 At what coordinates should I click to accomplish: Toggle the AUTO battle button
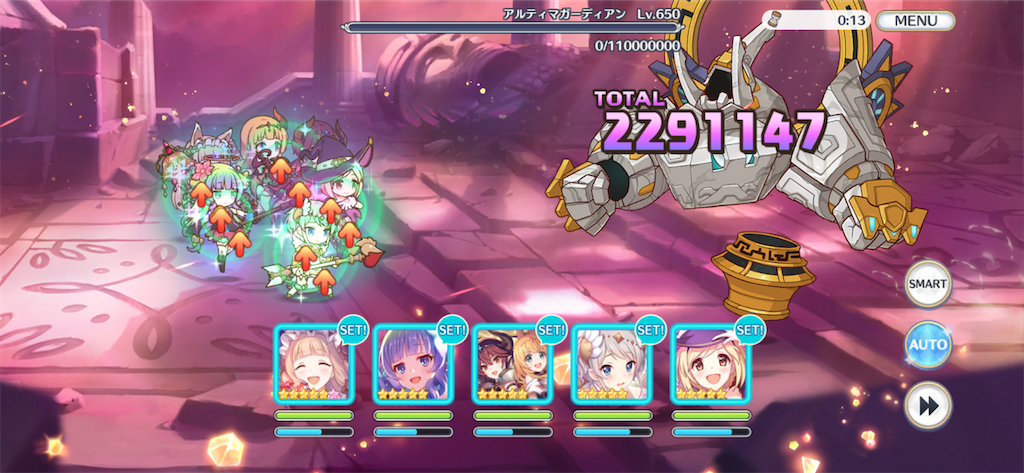point(927,345)
